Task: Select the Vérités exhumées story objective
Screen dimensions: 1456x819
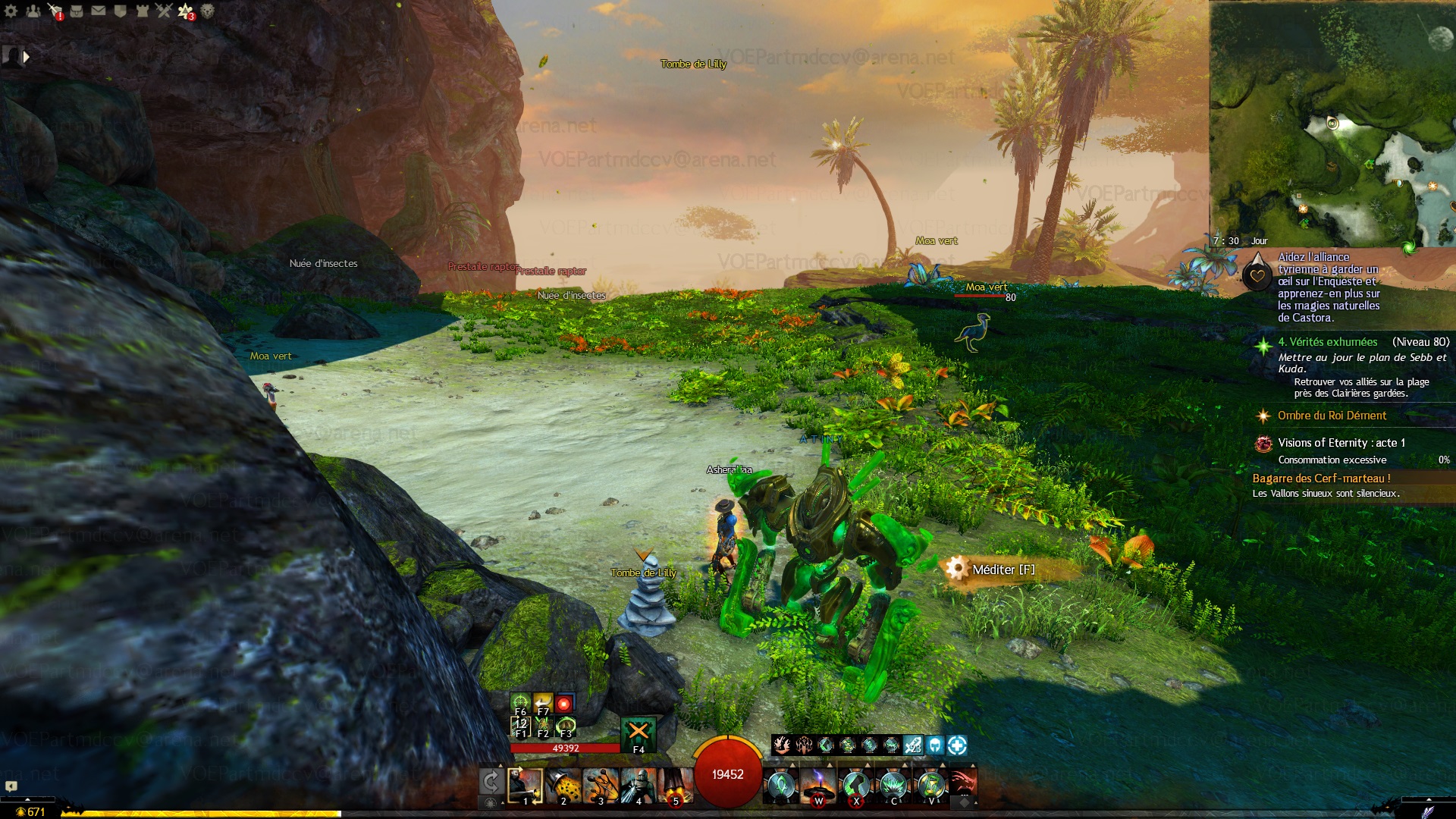Action: point(1327,342)
